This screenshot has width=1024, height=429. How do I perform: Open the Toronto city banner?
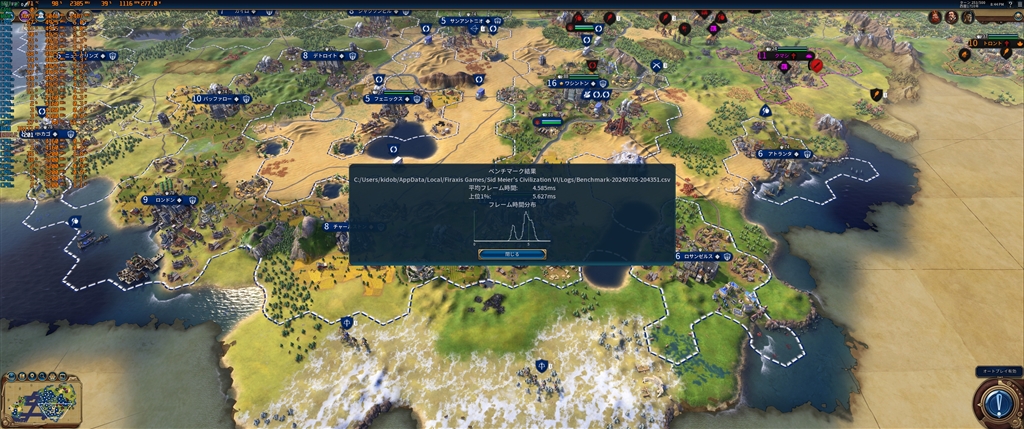coord(995,44)
